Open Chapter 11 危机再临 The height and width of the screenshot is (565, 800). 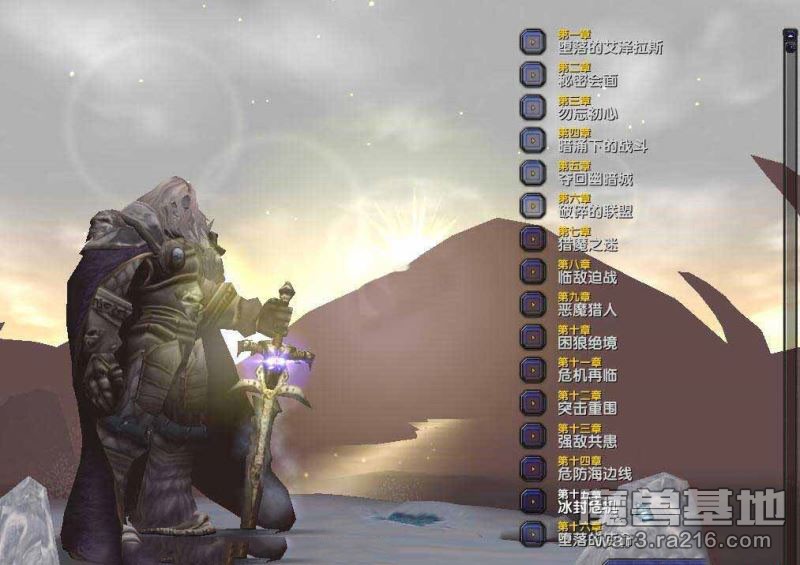pyautogui.click(x=534, y=369)
